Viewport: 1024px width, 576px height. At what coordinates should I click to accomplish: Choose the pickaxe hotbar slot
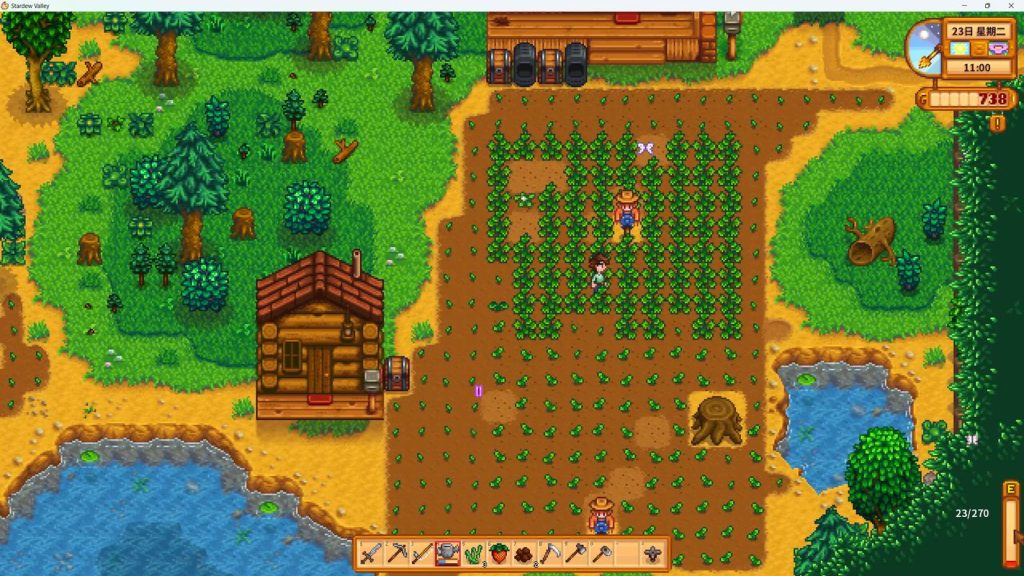(x=396, y=553)
